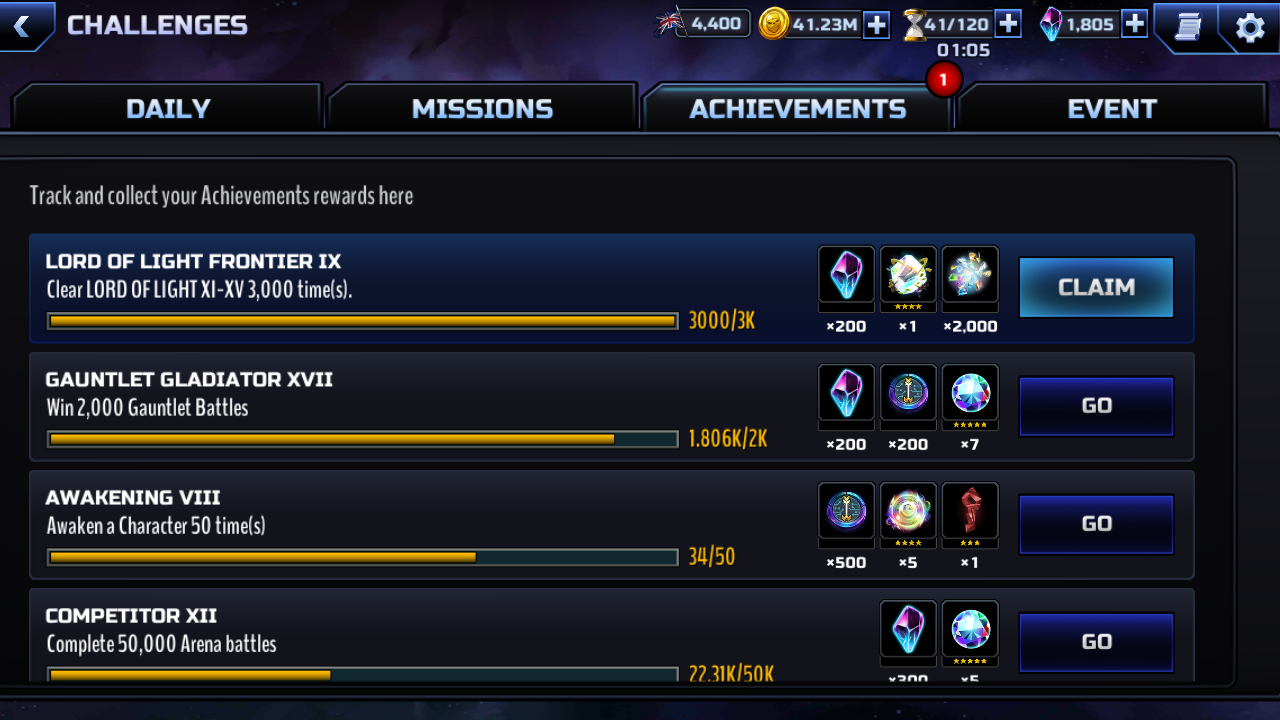Inspect the 2,000 sparkling shard reward
The width and height of the screenshot is (1280, 720).
pyautogui.click(x=970, y=275)
